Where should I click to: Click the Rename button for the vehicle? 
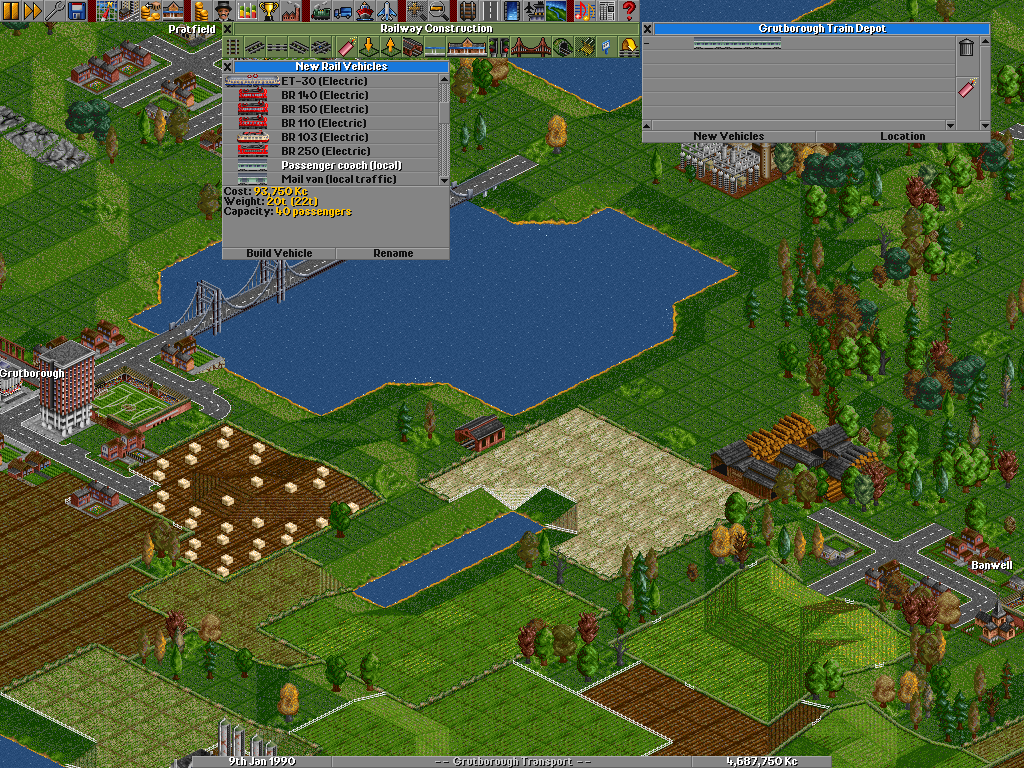pyautogui.click(x=393, y=253)
